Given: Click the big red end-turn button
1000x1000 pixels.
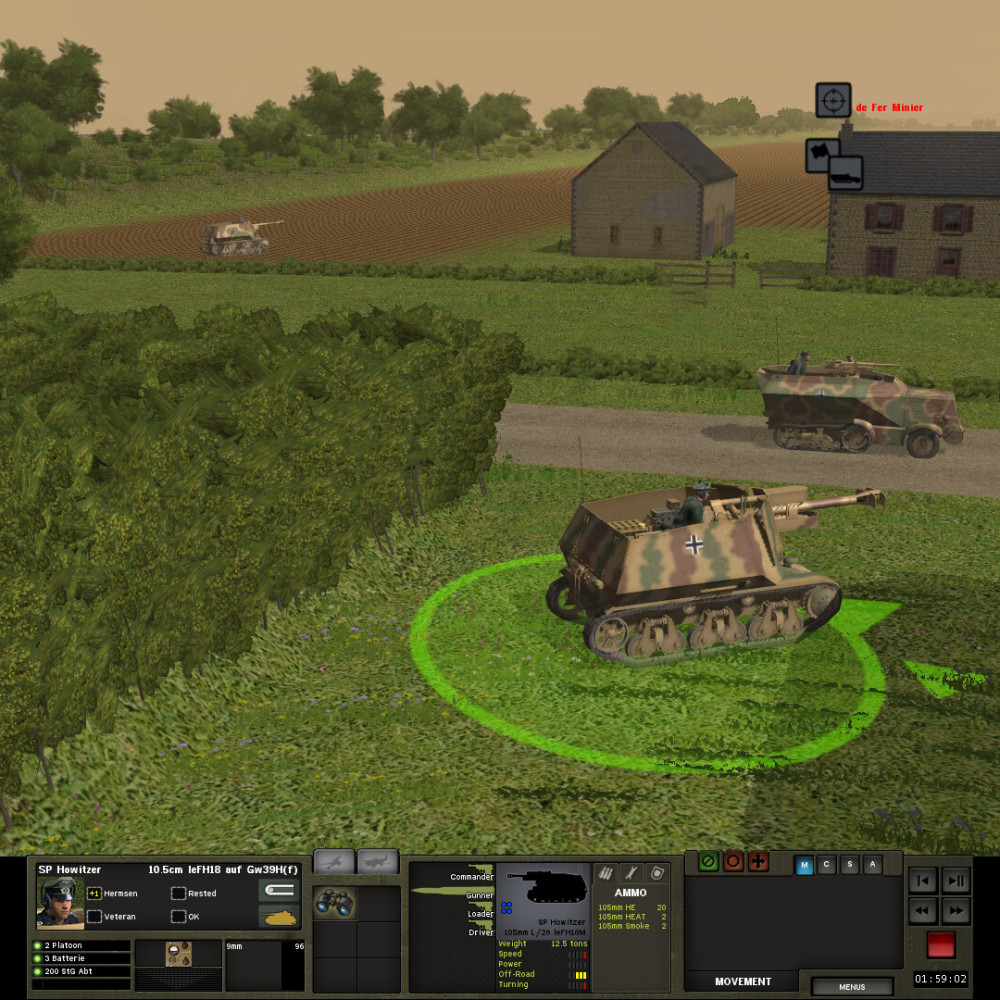Looking at the screenshot, I should [x=940, y=945].
